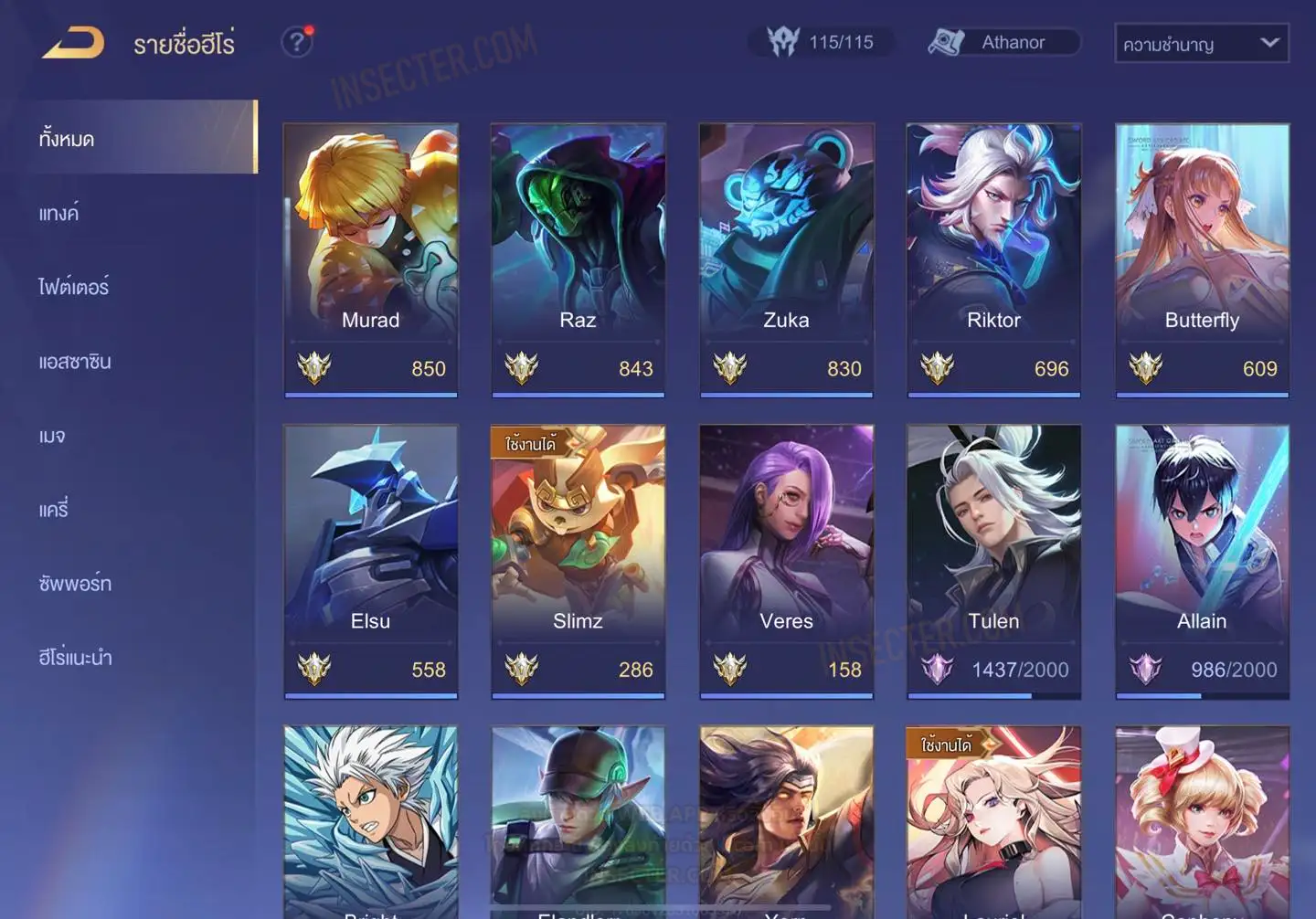
Task: Open the question mark help icon
Action: pos(296,42)
